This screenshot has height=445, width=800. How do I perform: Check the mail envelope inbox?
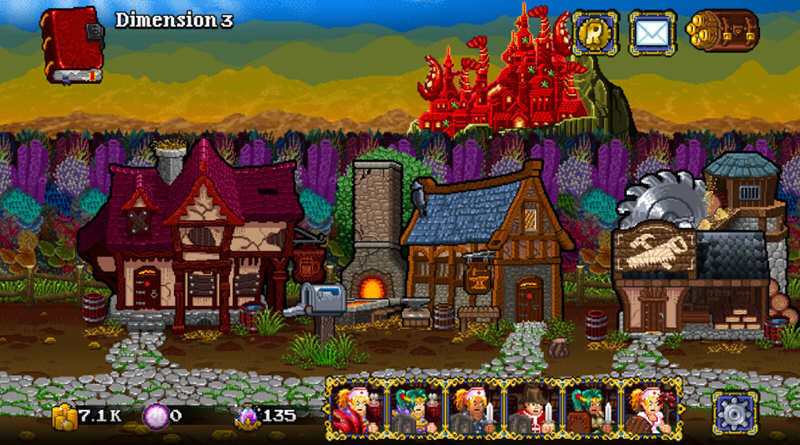click(653, 33)
